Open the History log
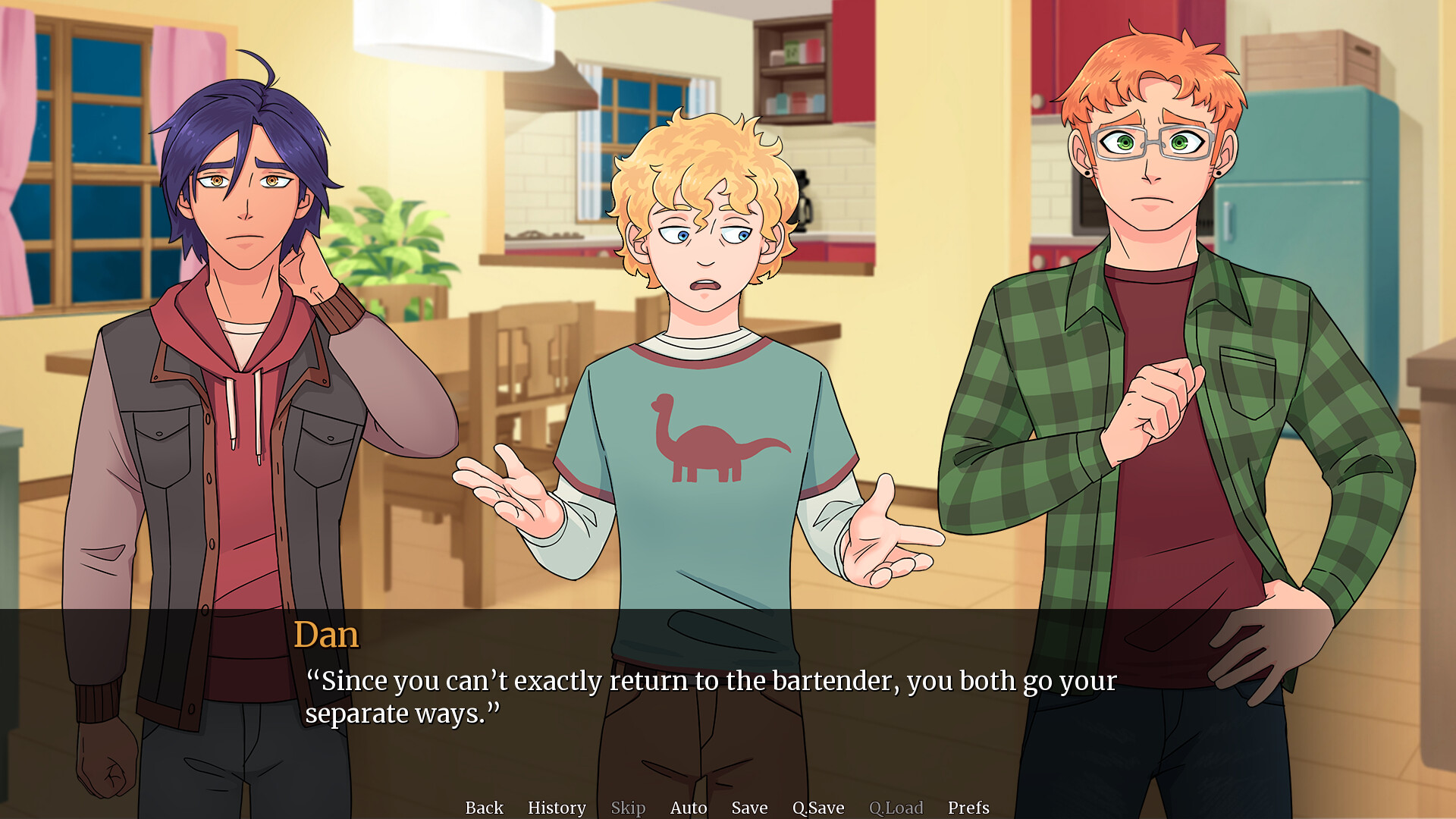This screenshot has height=819, width=1456. point(557,808)
